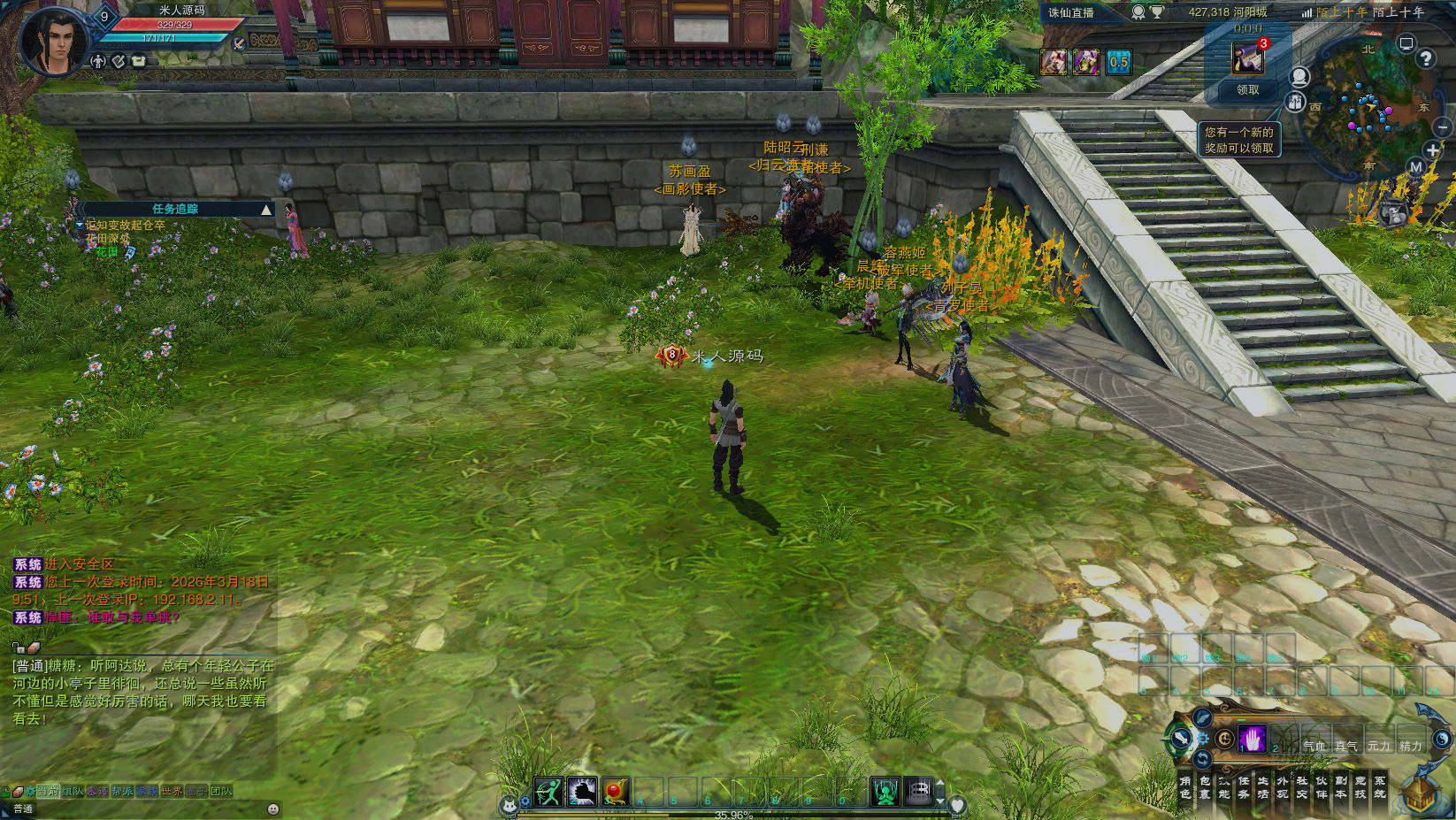Open the 社交 social menu
The image size is (1456, 820).
click(1302, 787)
